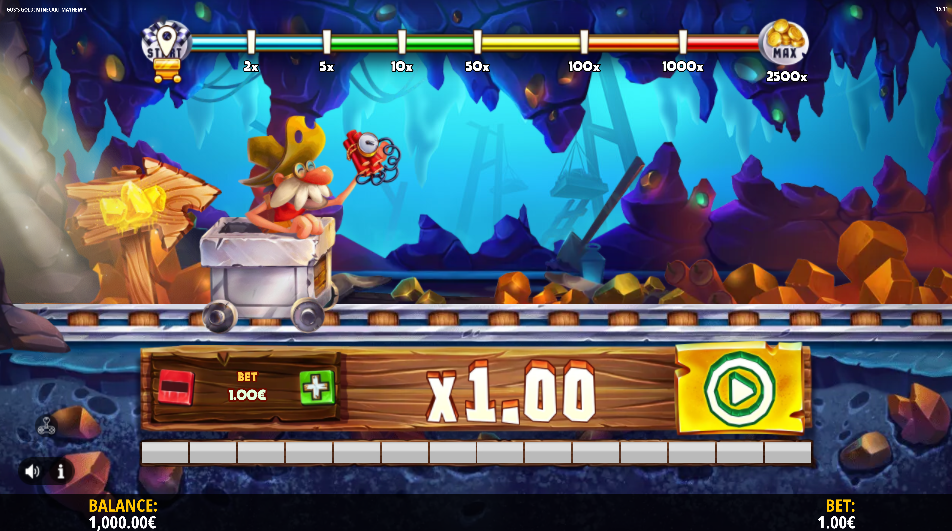Open the game info panel
This screenshot has width=952, height=531.
pos(59,470)
